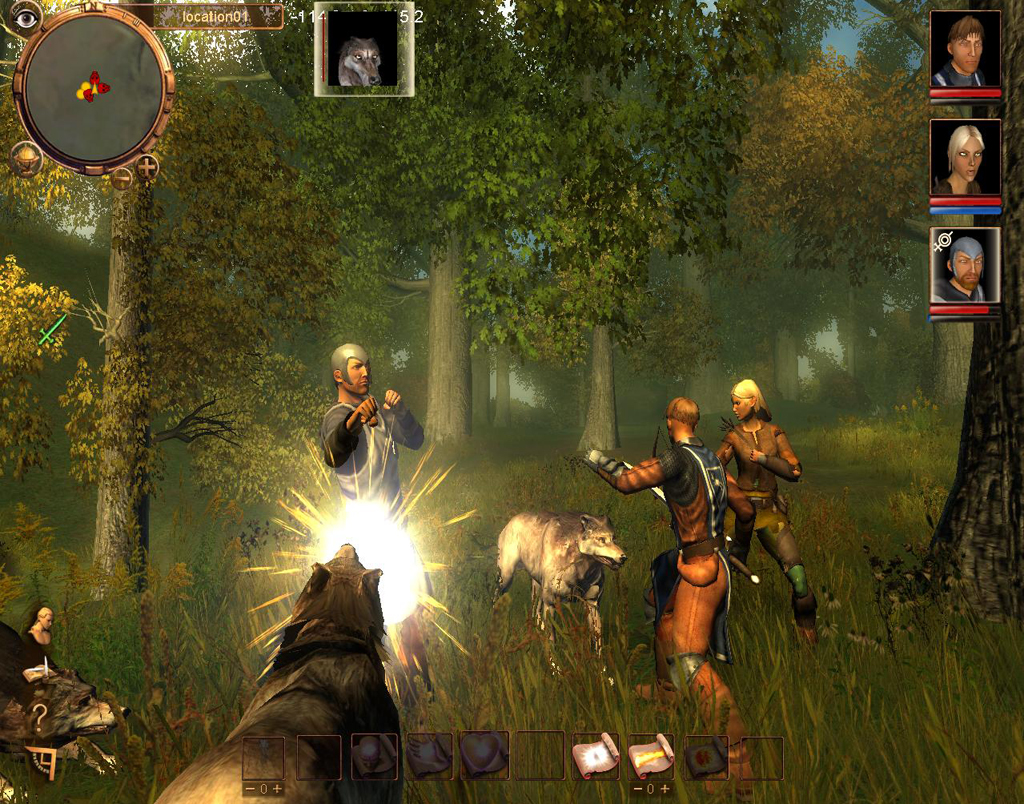Select the brown-haired man party portrait

965,50
